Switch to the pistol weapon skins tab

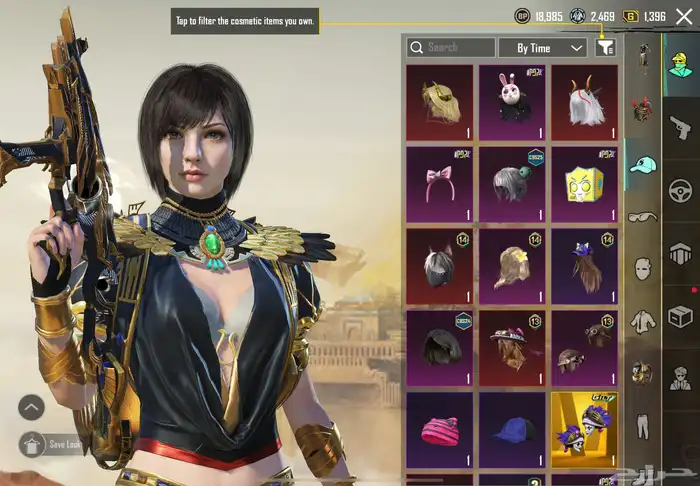pyautogui.click(x=681, y=125)
